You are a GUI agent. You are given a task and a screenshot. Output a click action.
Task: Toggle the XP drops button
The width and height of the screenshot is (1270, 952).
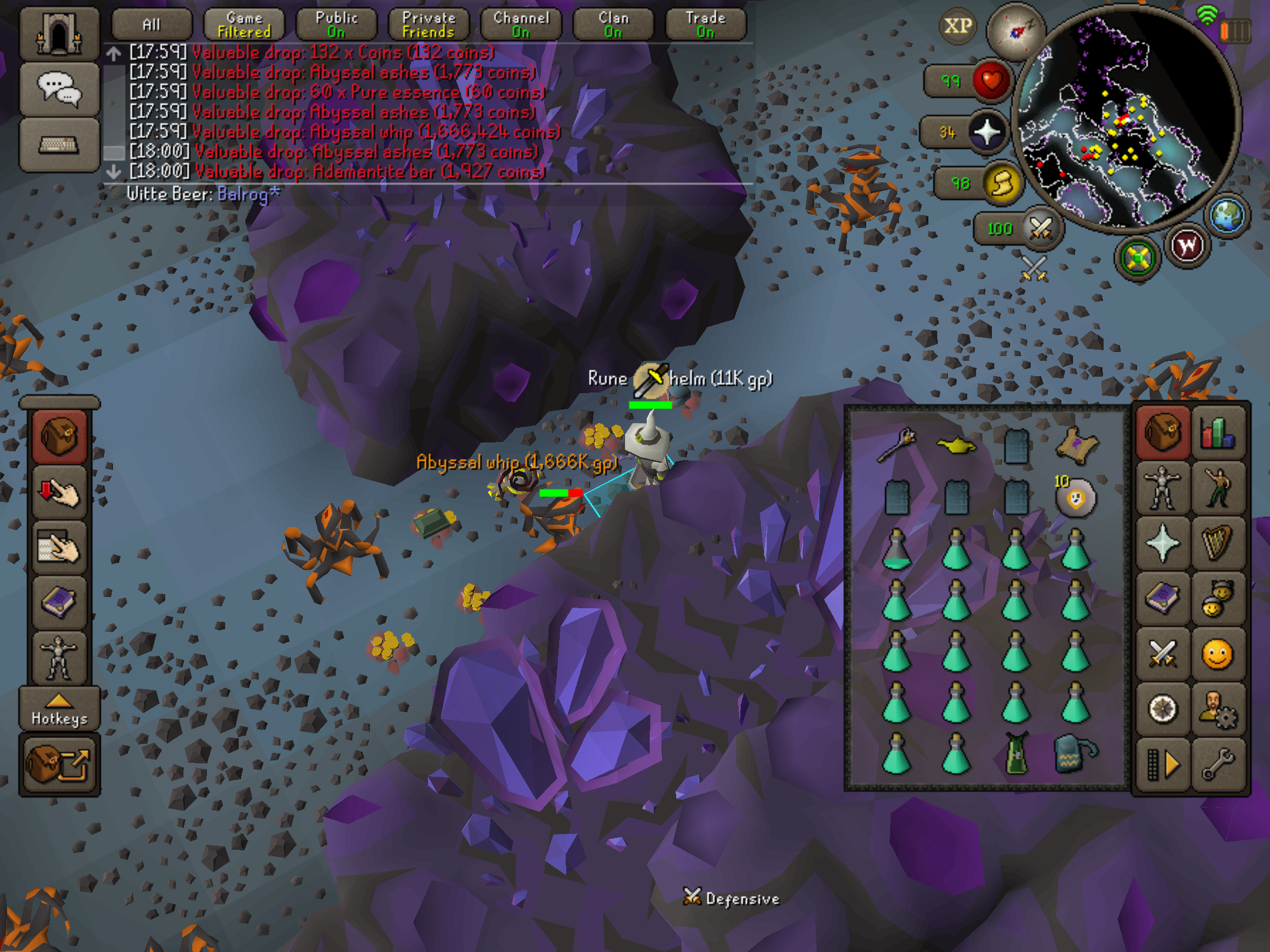click(958, 26)
